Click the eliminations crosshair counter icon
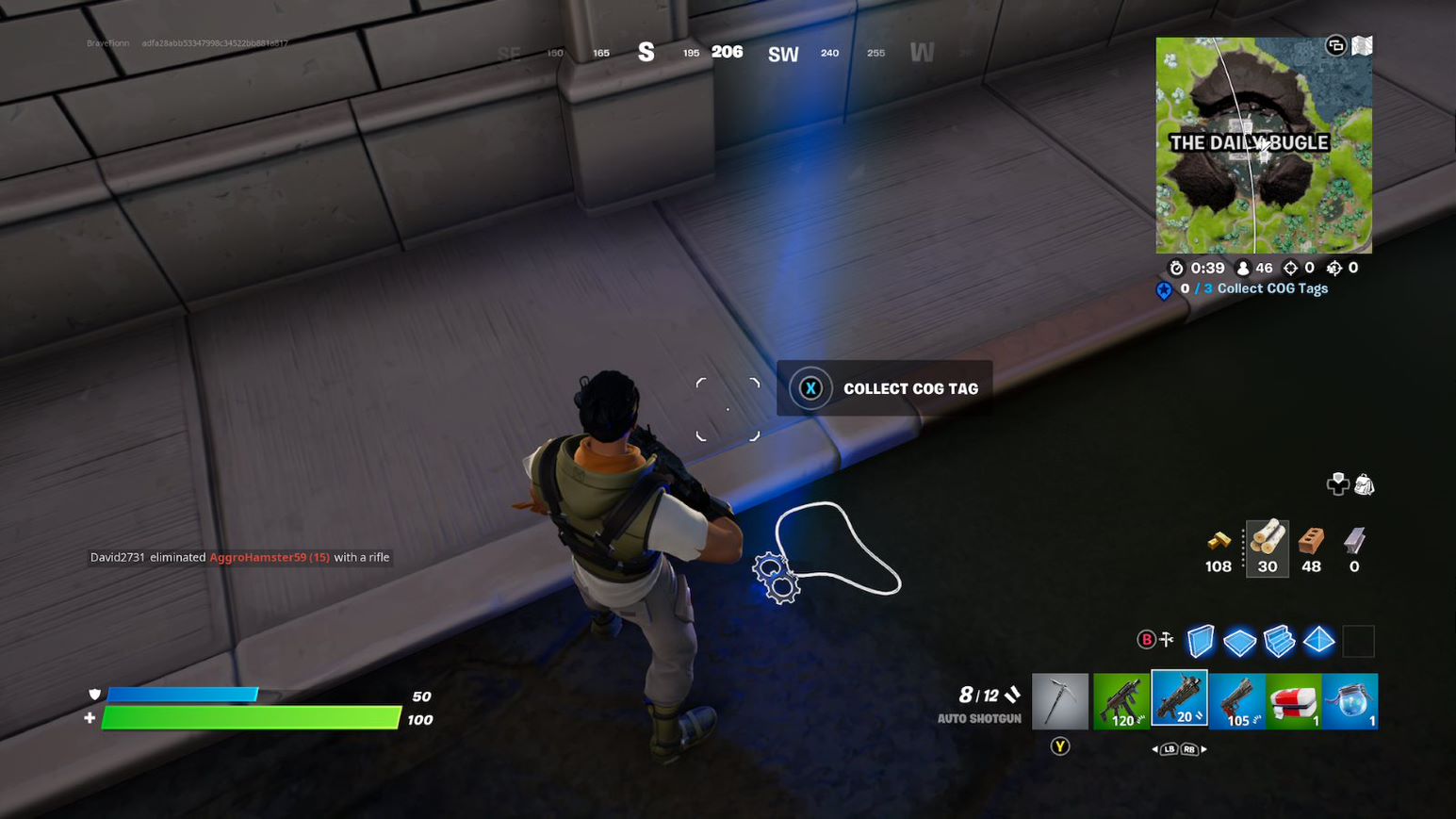Image resolution: width=1456 pixels, height=819 pixels. [1290, 268]
